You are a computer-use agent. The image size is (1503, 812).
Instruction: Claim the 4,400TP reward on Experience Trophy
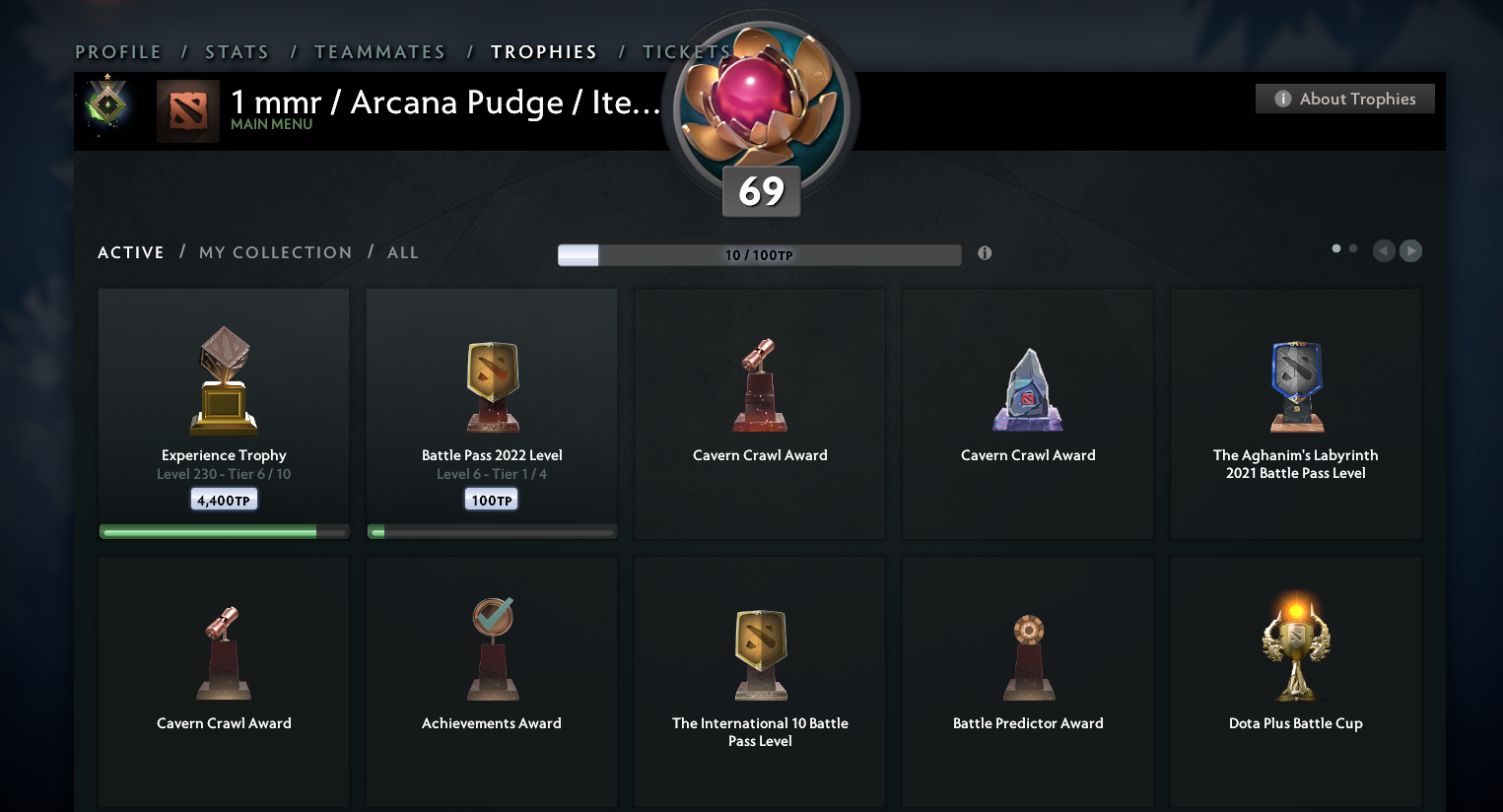[x=224, y=499]
